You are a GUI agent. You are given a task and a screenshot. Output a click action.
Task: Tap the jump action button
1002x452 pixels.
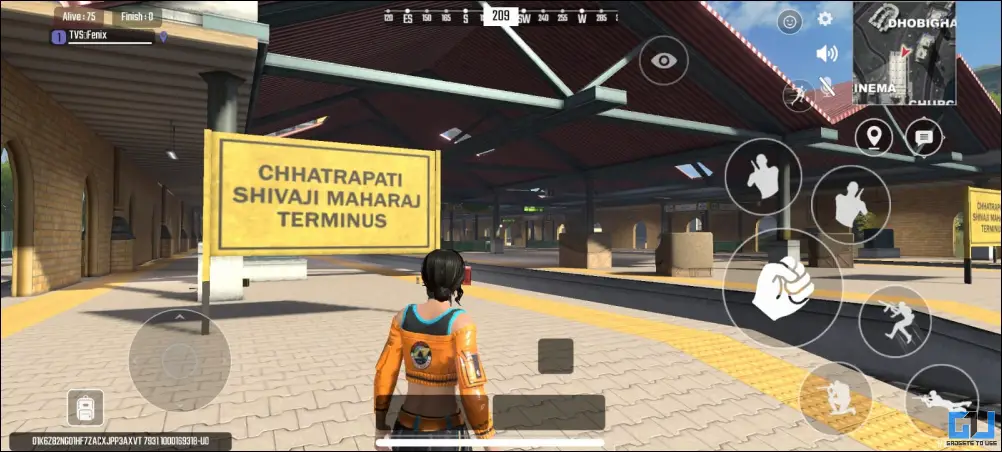point(894,322)
